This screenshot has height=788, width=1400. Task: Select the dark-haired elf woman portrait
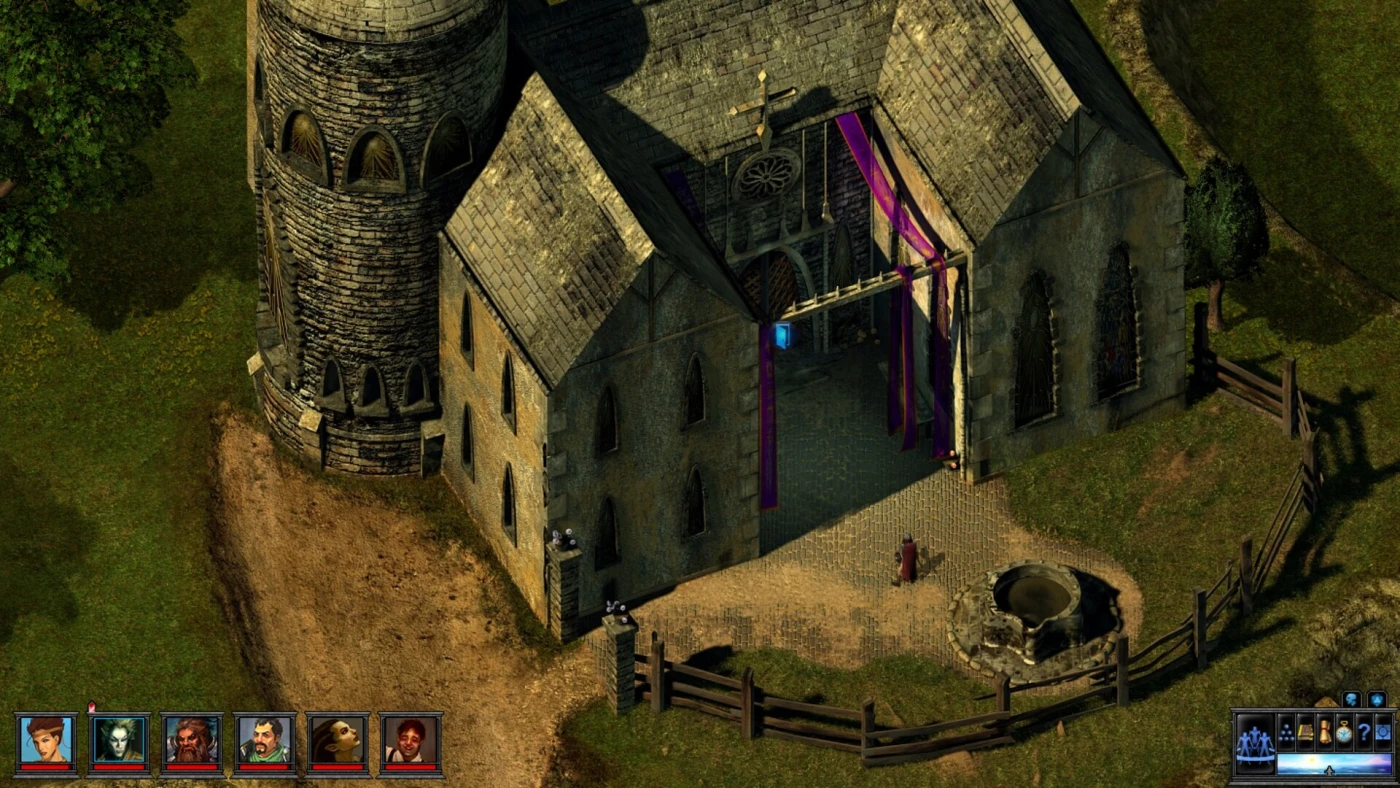[338, 742]
